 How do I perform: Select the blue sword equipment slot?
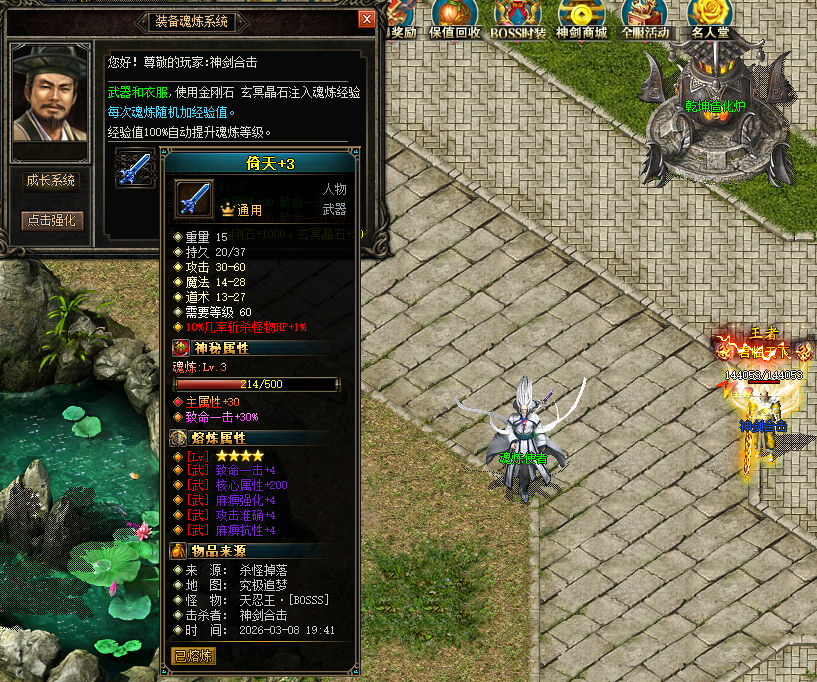click(x=133, y=168)
